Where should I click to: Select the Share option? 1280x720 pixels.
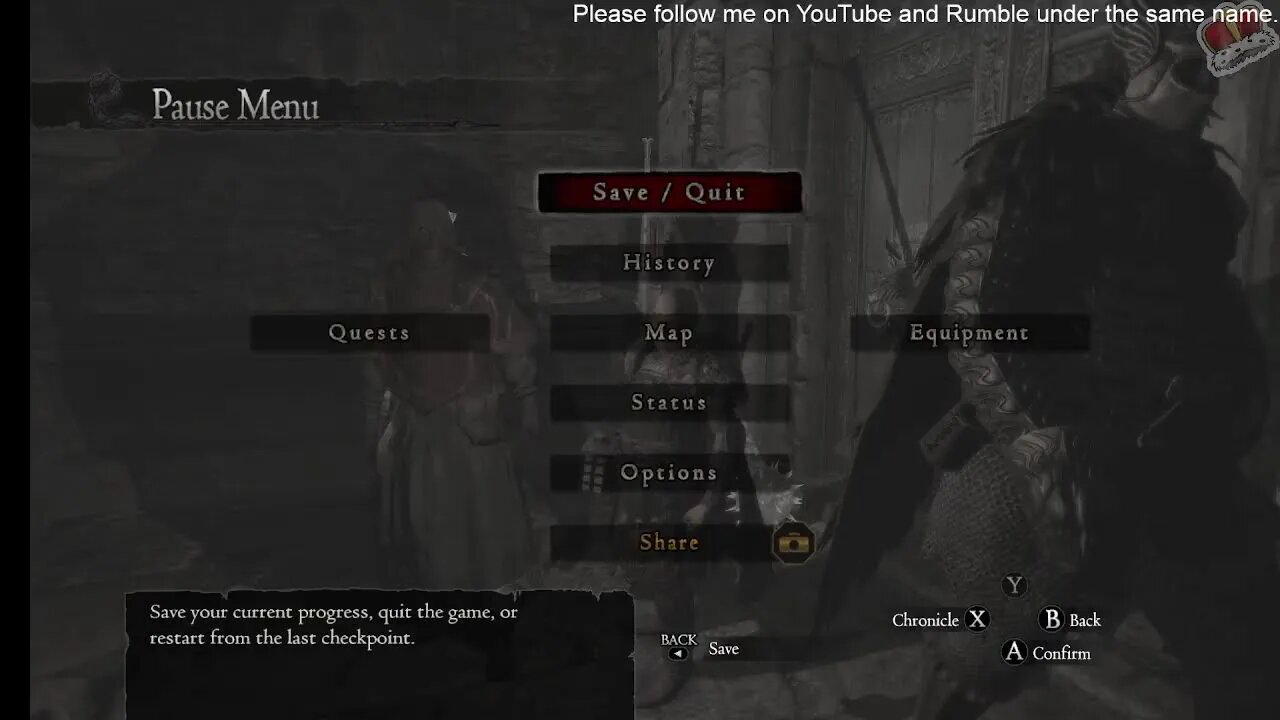click(x=670, y=542)
